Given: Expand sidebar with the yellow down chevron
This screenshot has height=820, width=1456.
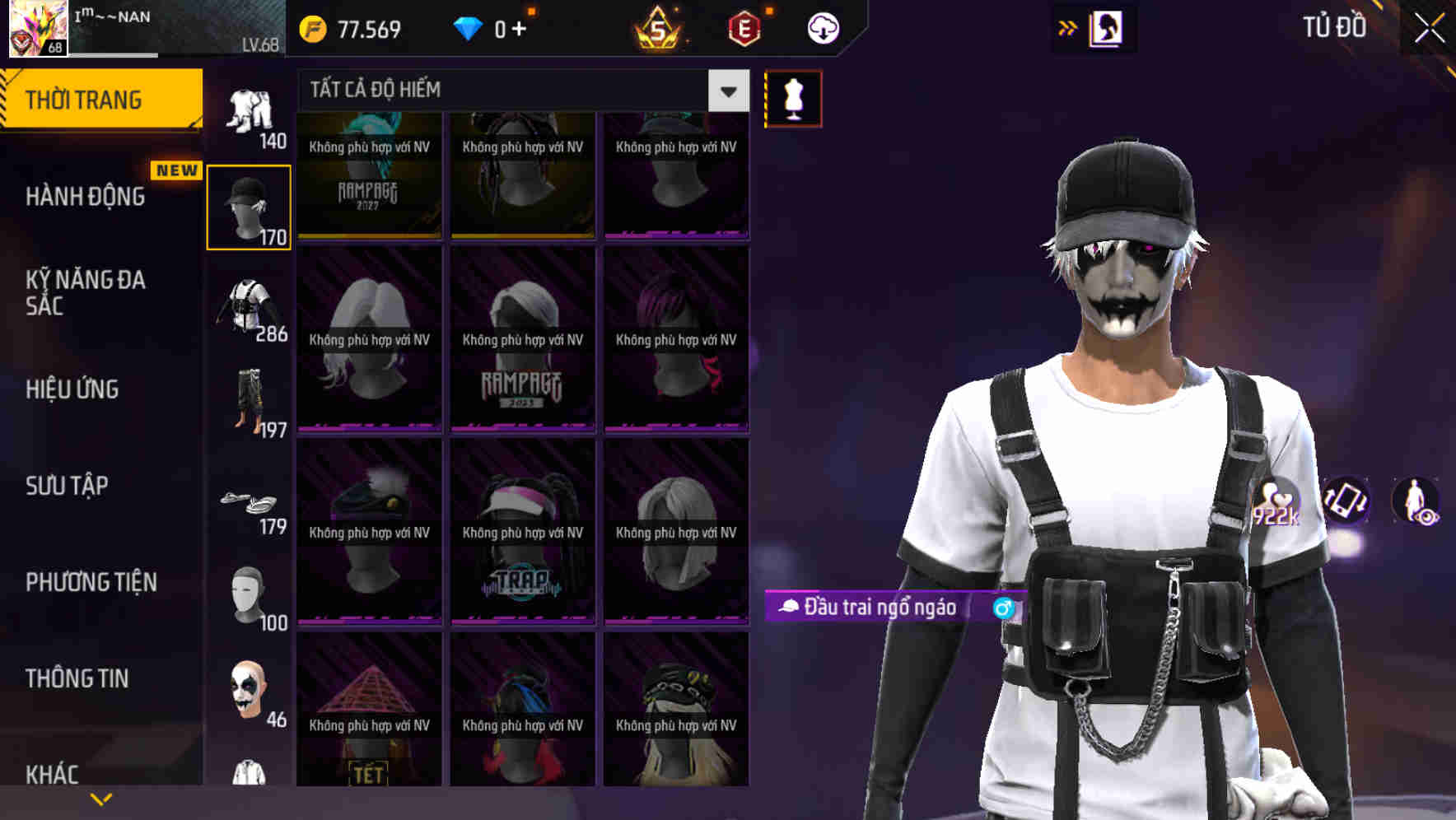Looking at the screenshot, I should (x=102, y=798).
